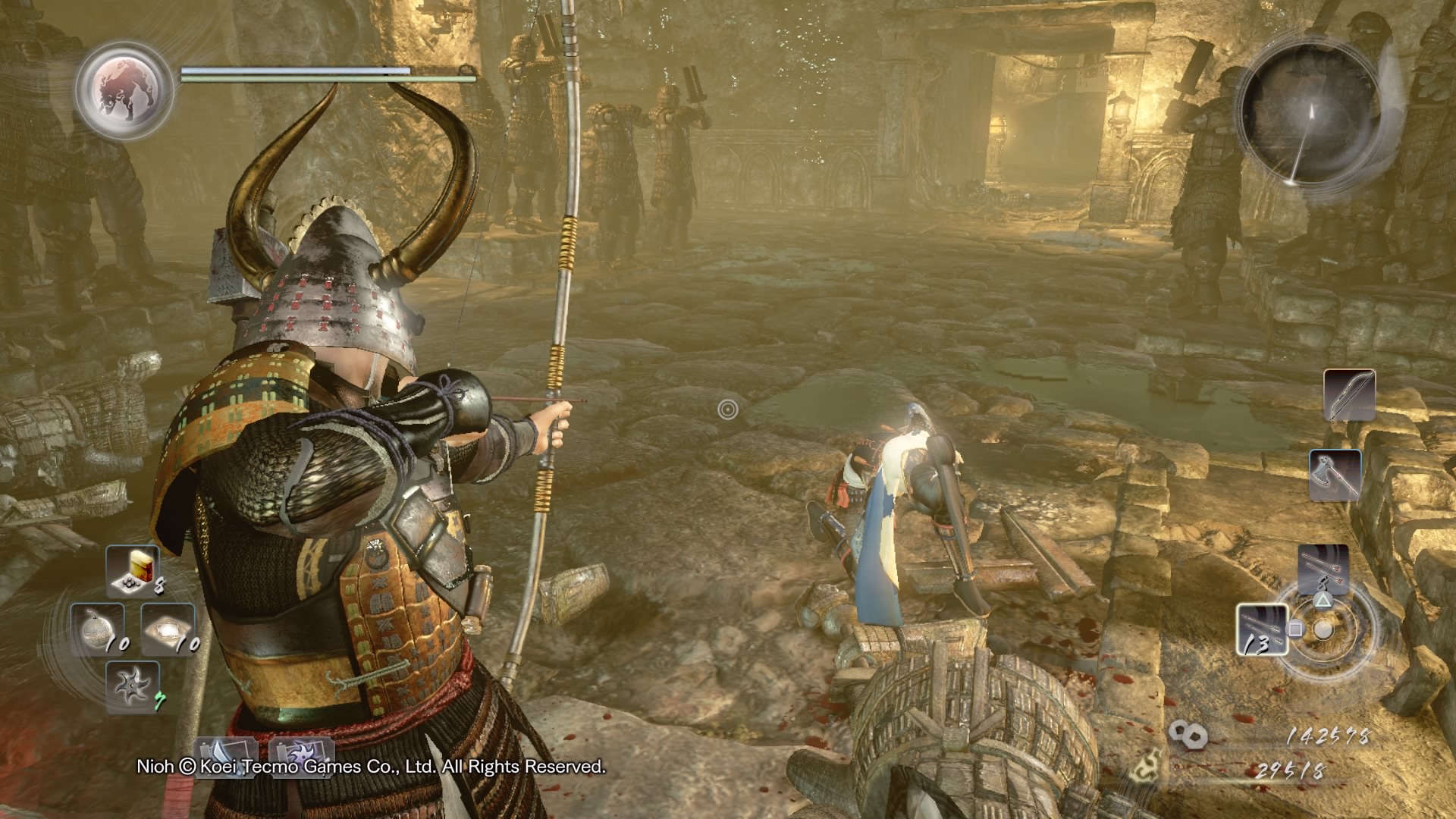
Task: Click the guardian spirit emblem icon
Action: pyautogui.click(x=124, y=89)
